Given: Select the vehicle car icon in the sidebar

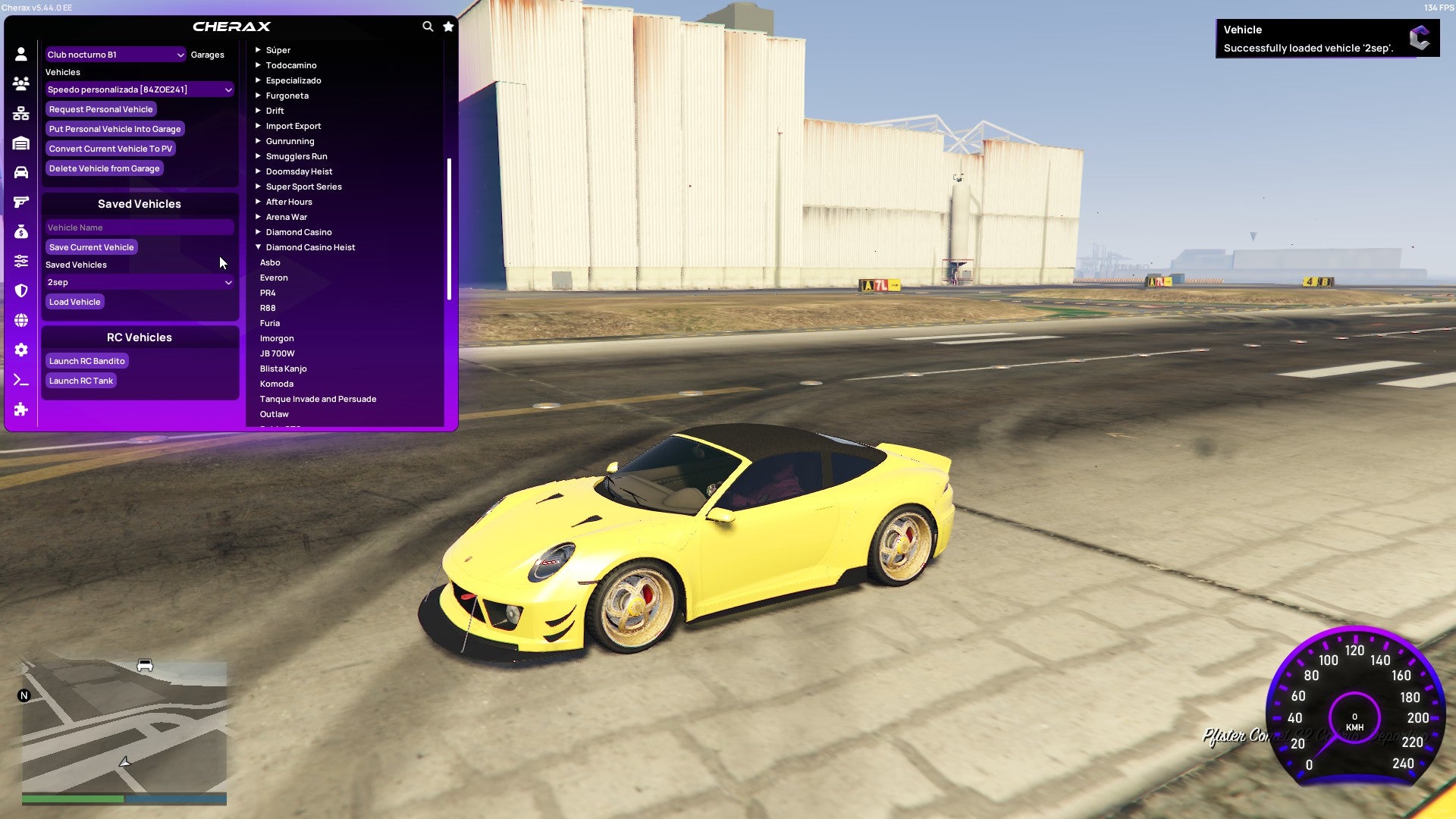Looking at the screenshot, I should point(20,171).
